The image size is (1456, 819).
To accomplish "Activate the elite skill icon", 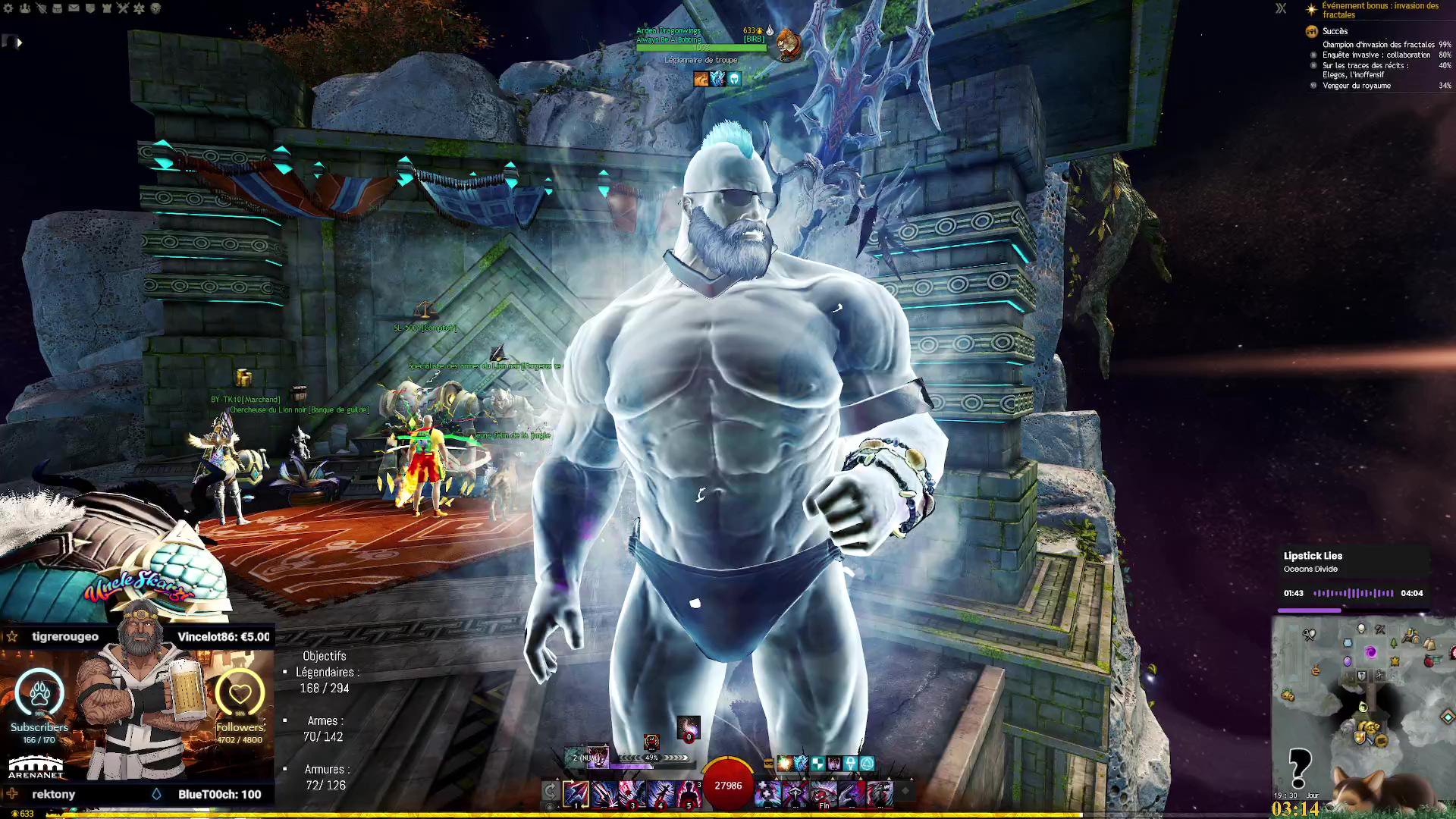I will click(880, 793).
